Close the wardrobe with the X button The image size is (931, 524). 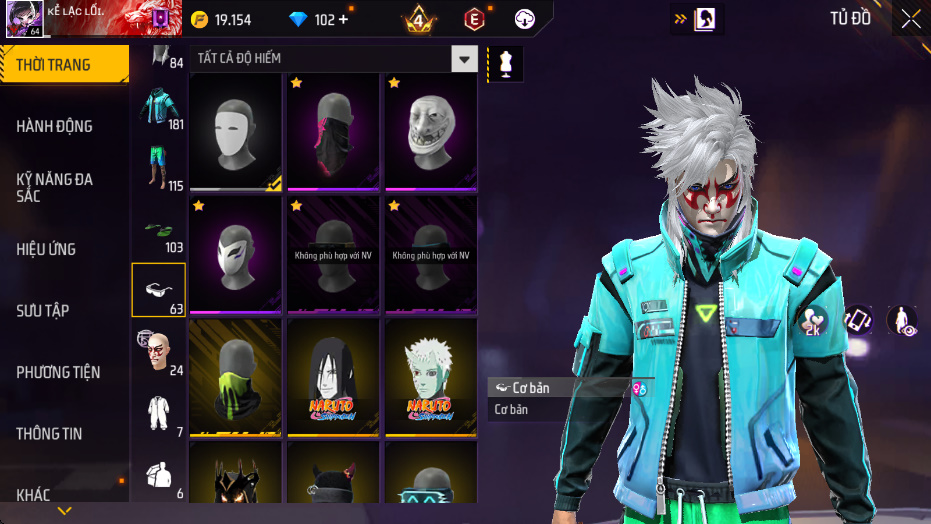pyautogui.click(x=910, y=18)
